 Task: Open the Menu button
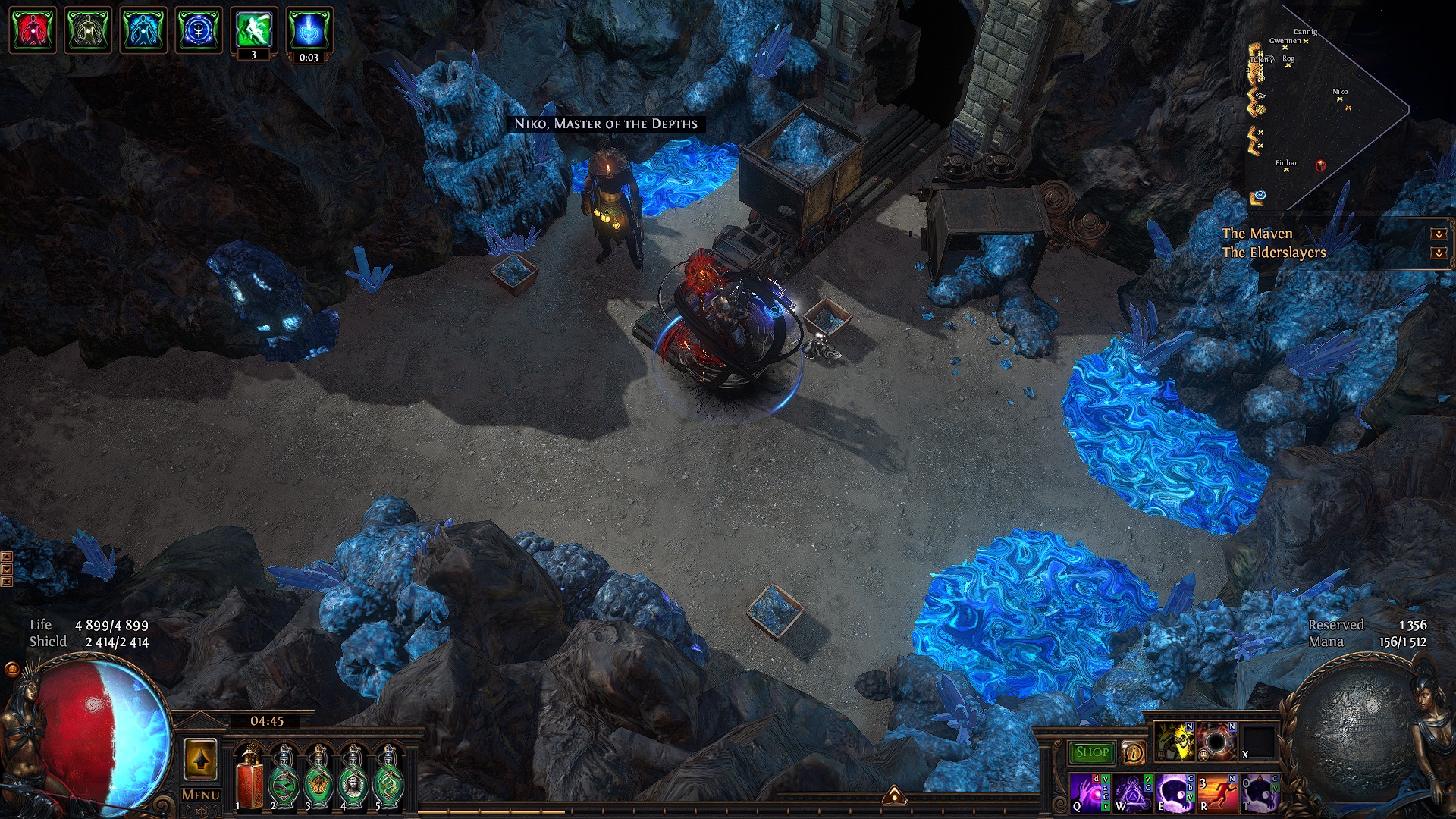(201, 795)
